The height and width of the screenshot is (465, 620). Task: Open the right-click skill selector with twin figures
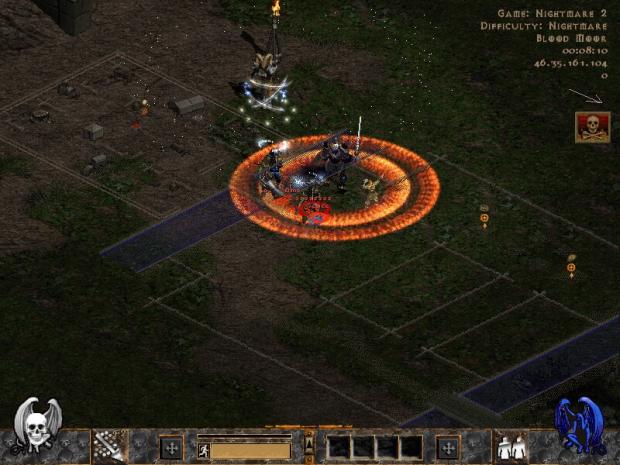(x=510, y=446)
